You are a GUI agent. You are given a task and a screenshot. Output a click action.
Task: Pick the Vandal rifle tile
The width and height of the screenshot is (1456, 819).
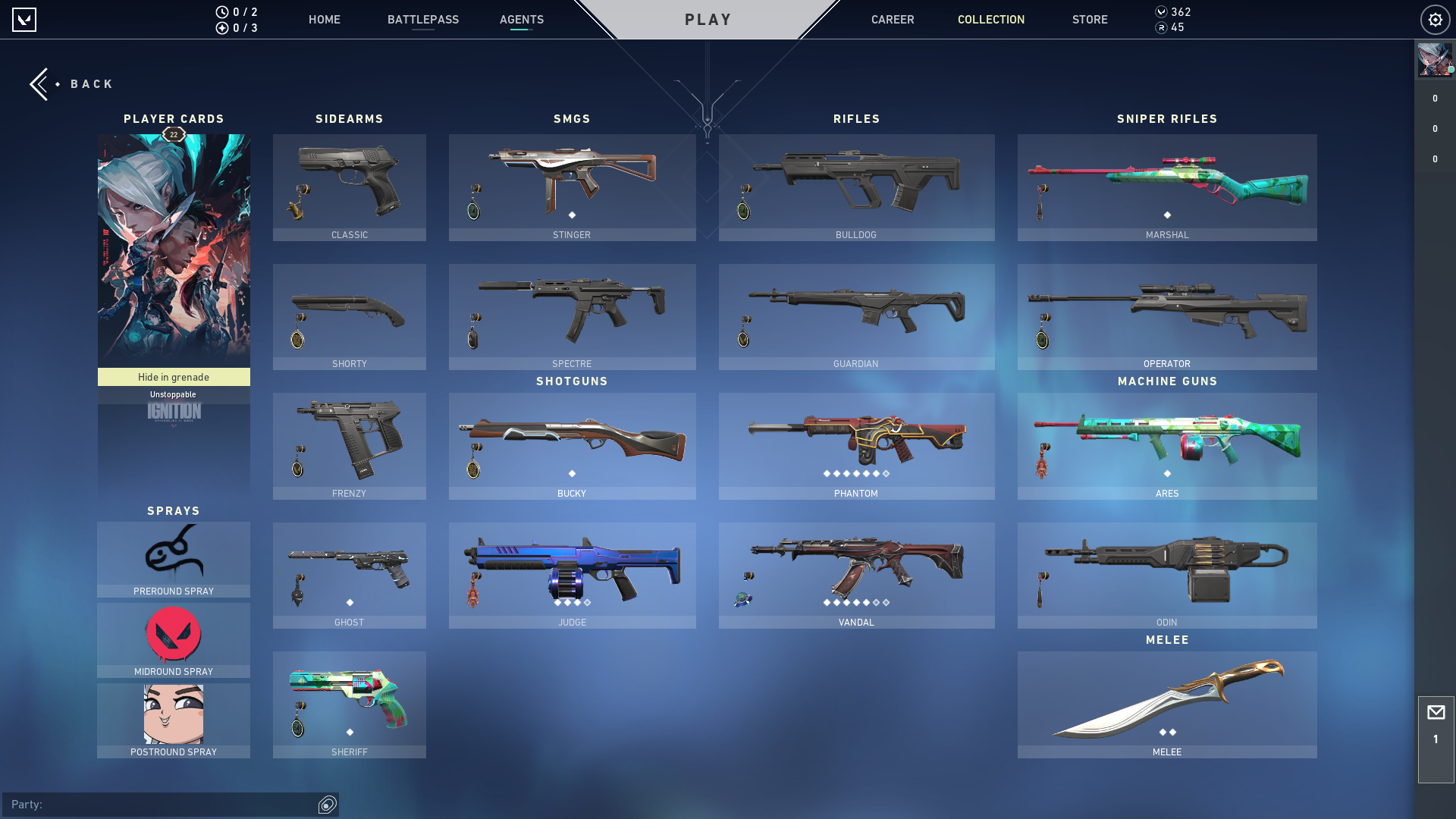[856, 575]
